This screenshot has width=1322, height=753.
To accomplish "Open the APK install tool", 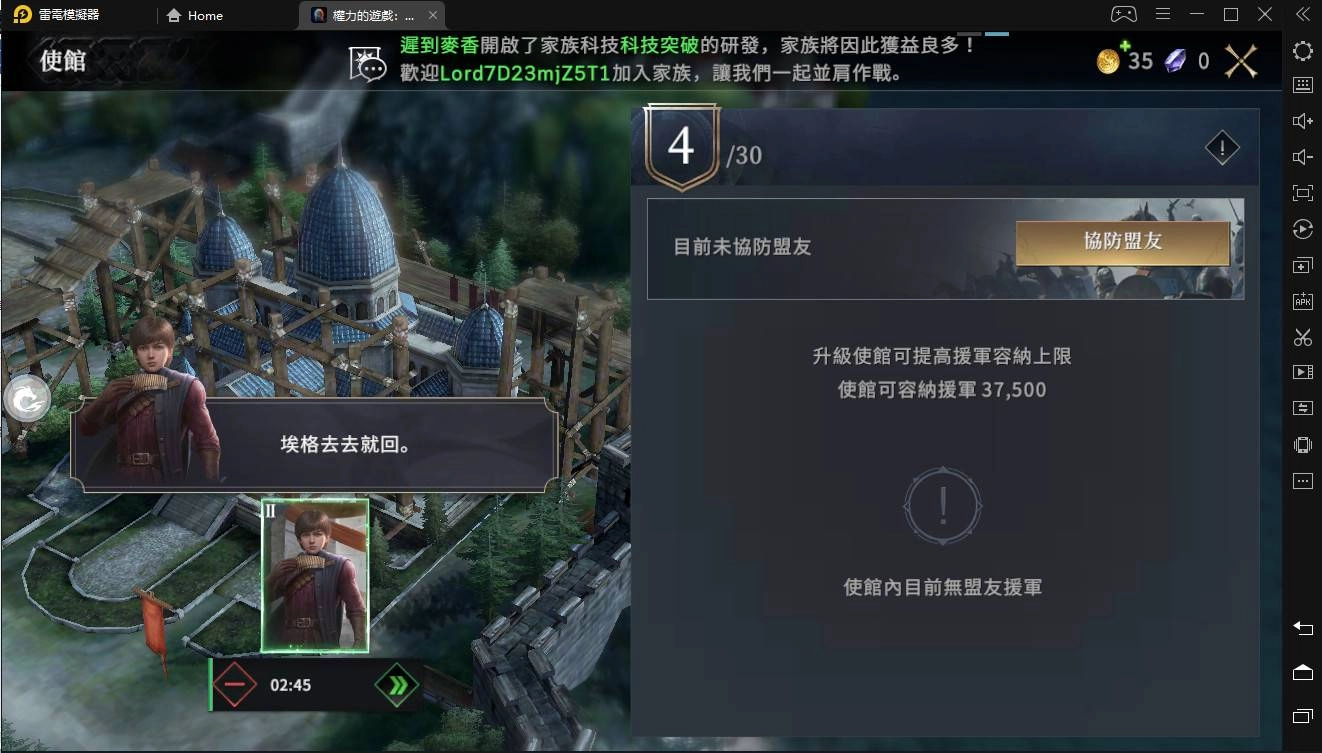I will click(1302, 301).
